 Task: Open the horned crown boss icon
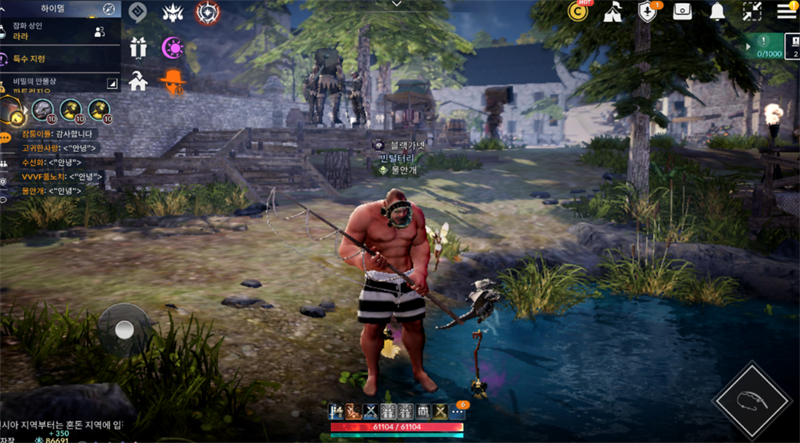coord(173,12)
